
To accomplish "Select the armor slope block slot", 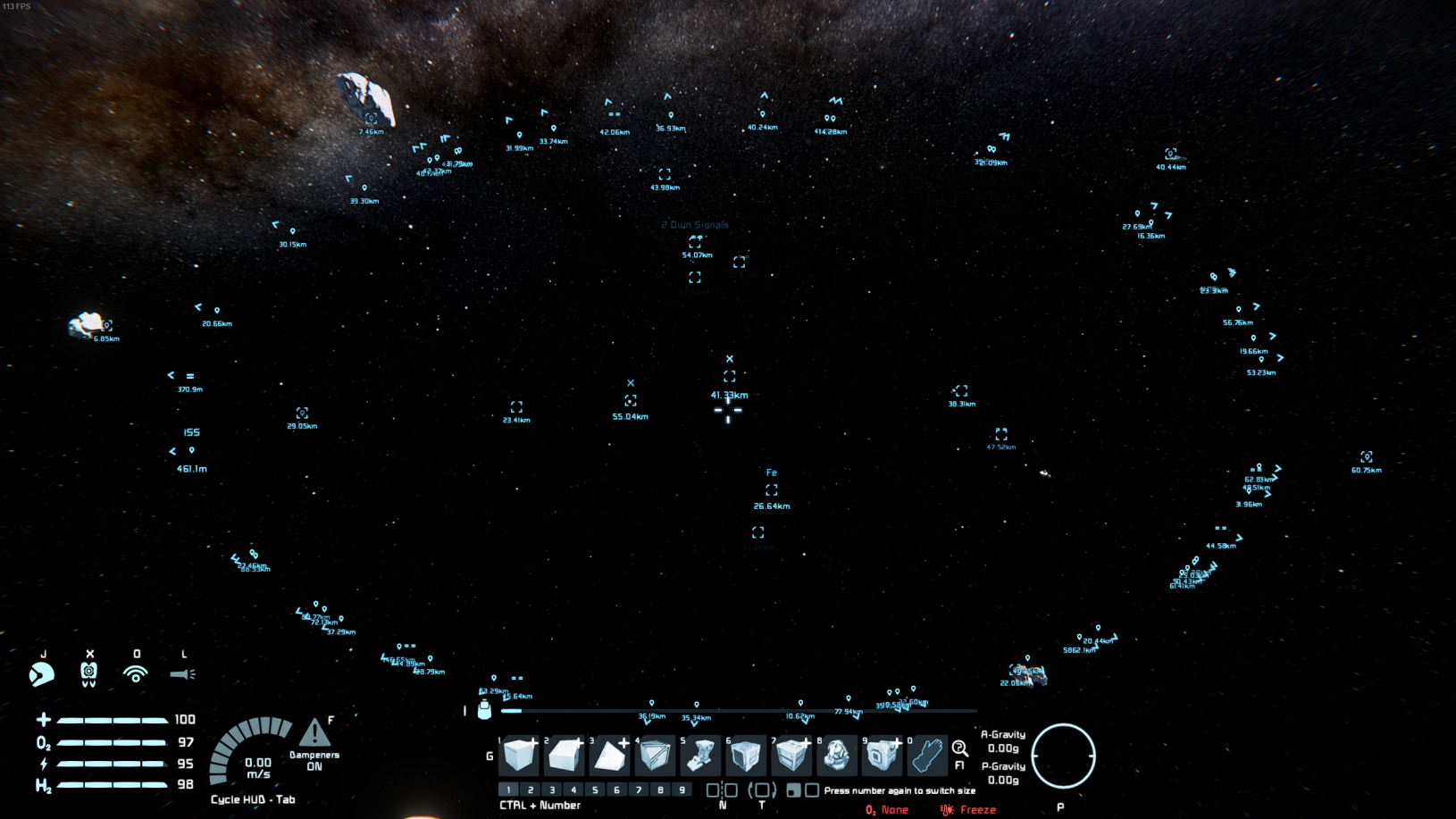I will (565, 756).
